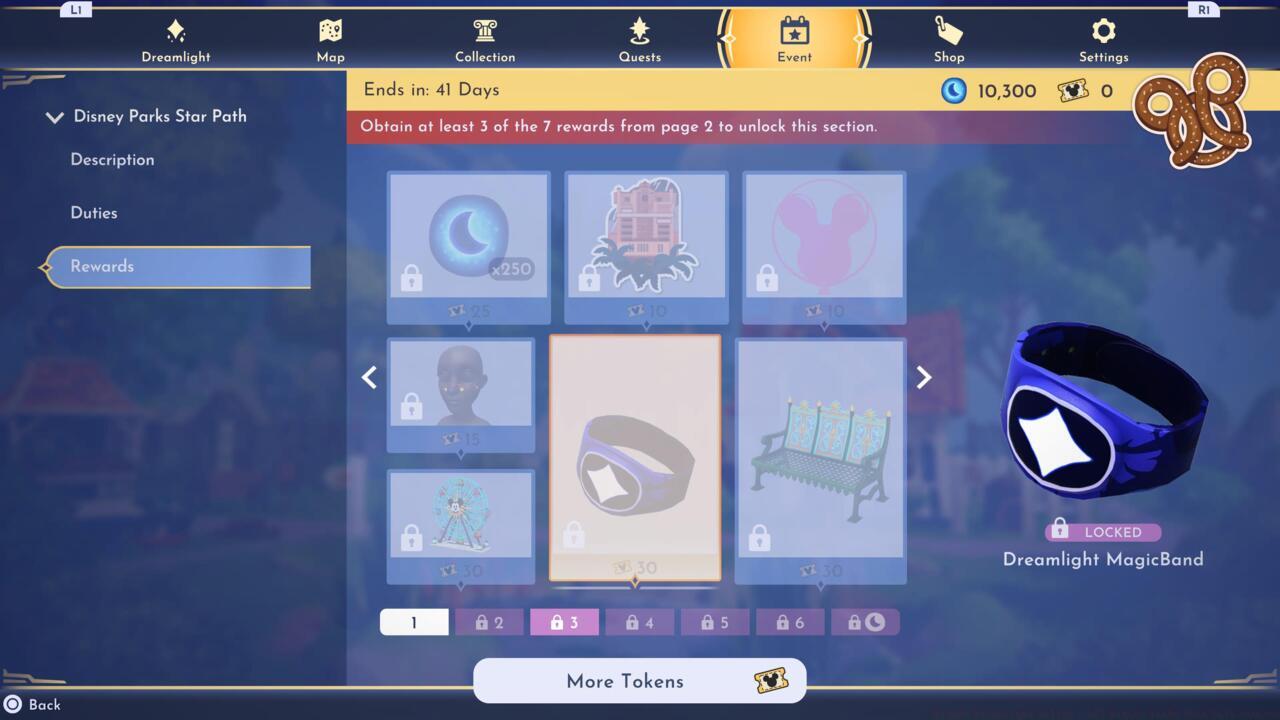Select page 1 of rewards
The image size is (1280, 720).
click(x=414, y=621)
